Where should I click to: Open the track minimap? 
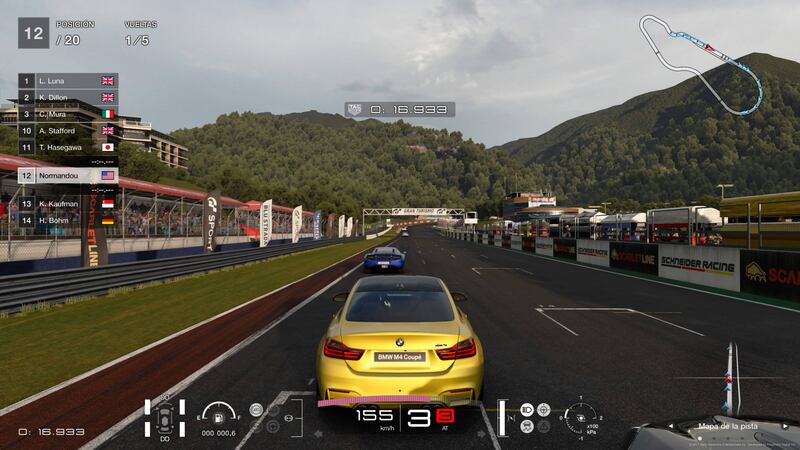pyautogui.click(x=702, y=58)
